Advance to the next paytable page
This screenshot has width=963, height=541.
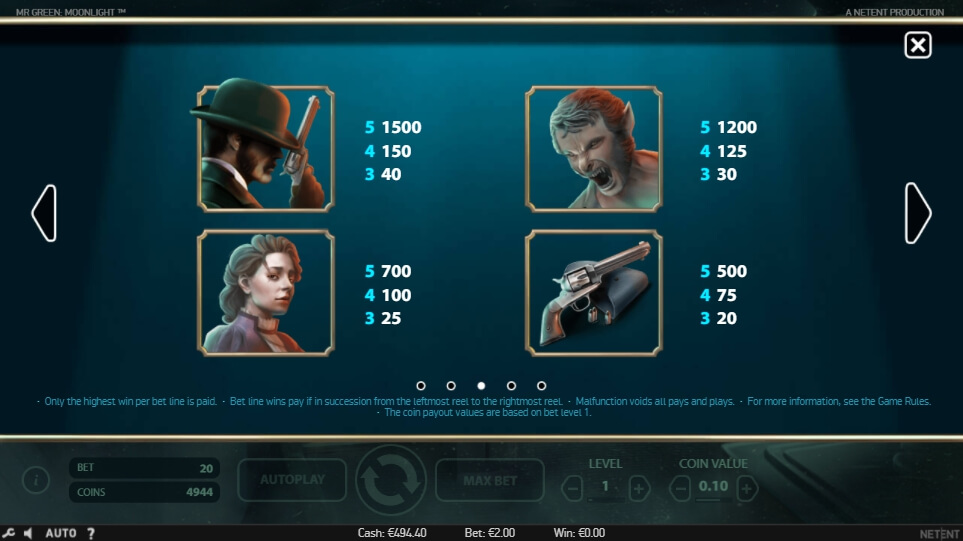pos(918,213)
